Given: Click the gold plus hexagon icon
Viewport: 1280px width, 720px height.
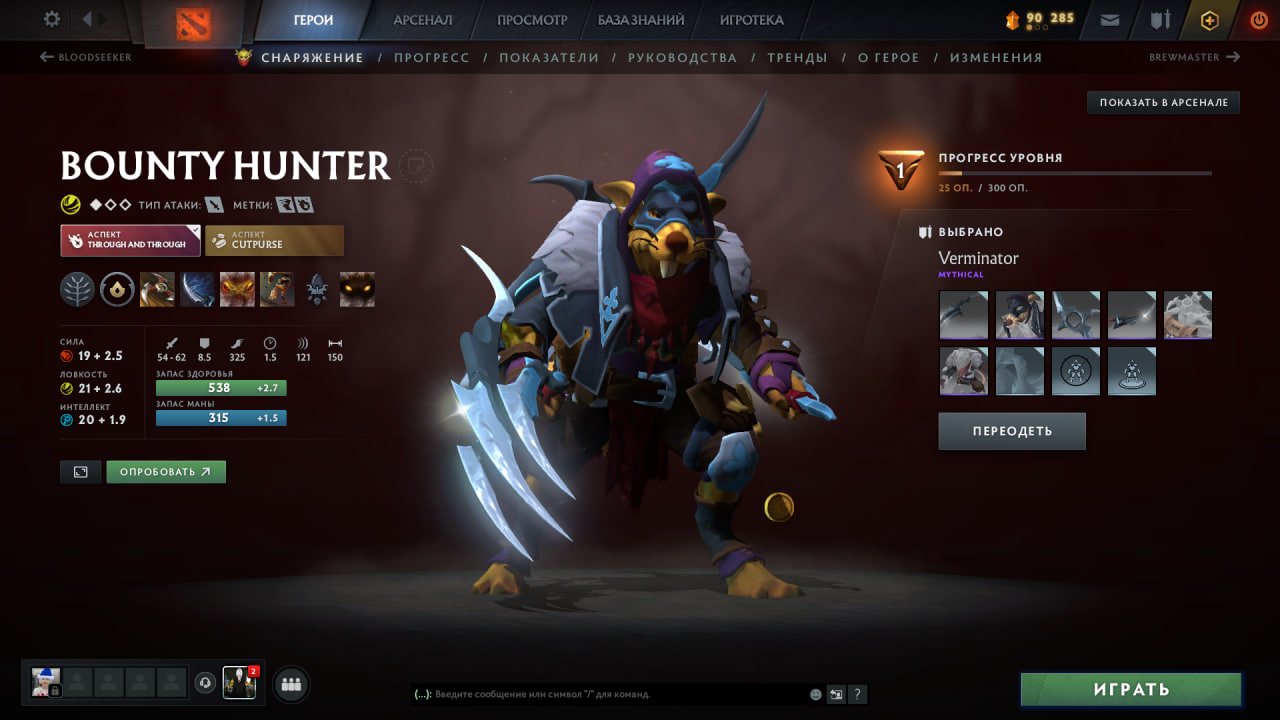Looking at the screenshot, I should pyautogui.click(x=1209, y=19).
